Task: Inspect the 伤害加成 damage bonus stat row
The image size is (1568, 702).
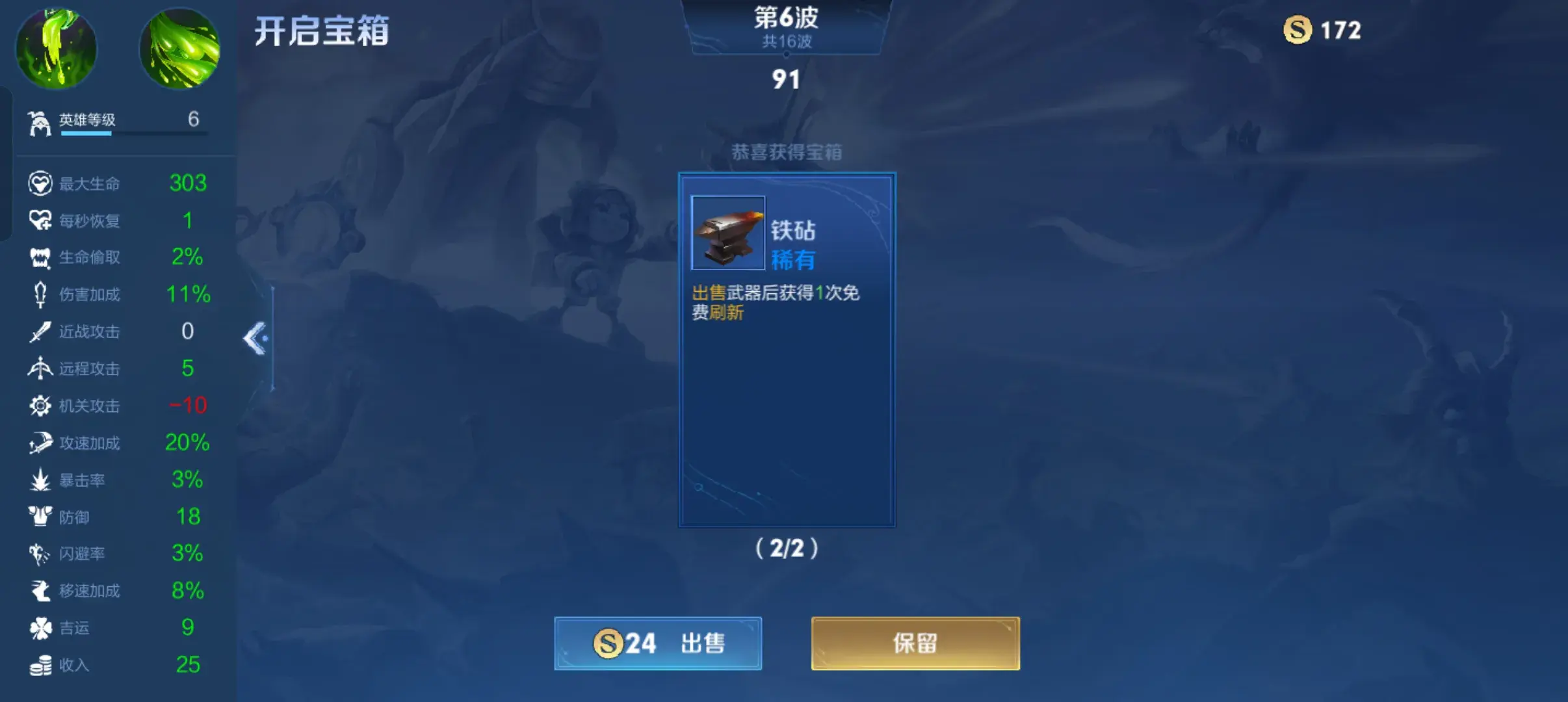Action: tap(117, 294)
